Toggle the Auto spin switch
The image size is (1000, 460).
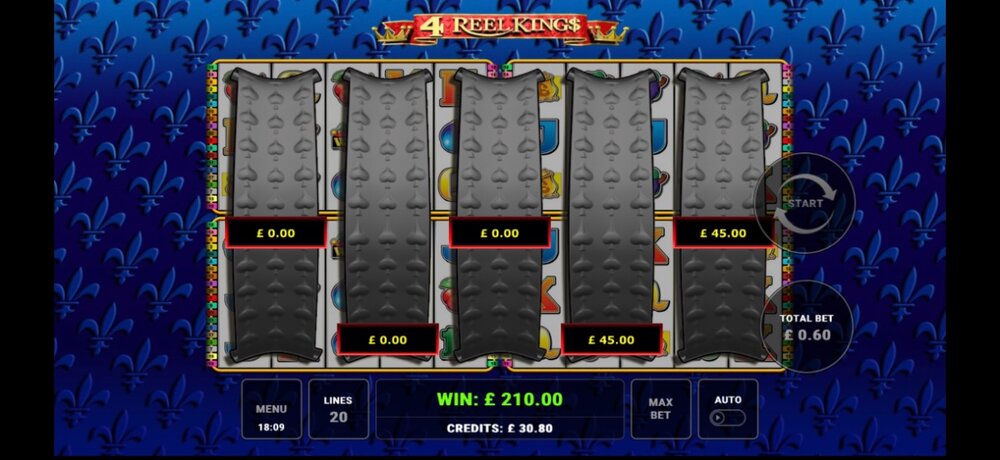(x=728, y=416)
